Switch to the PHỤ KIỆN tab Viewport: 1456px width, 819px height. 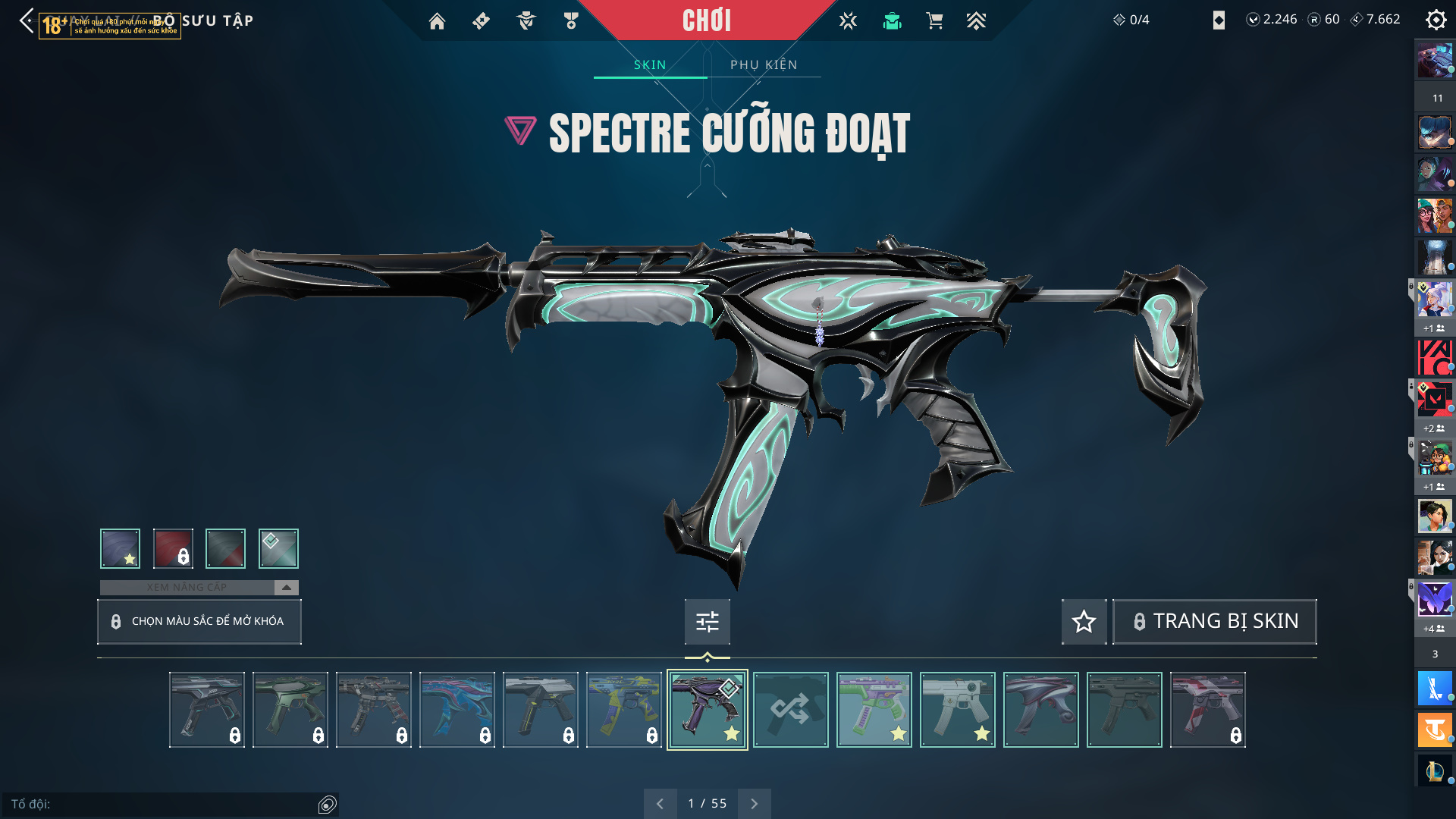[x=764, y=65]
